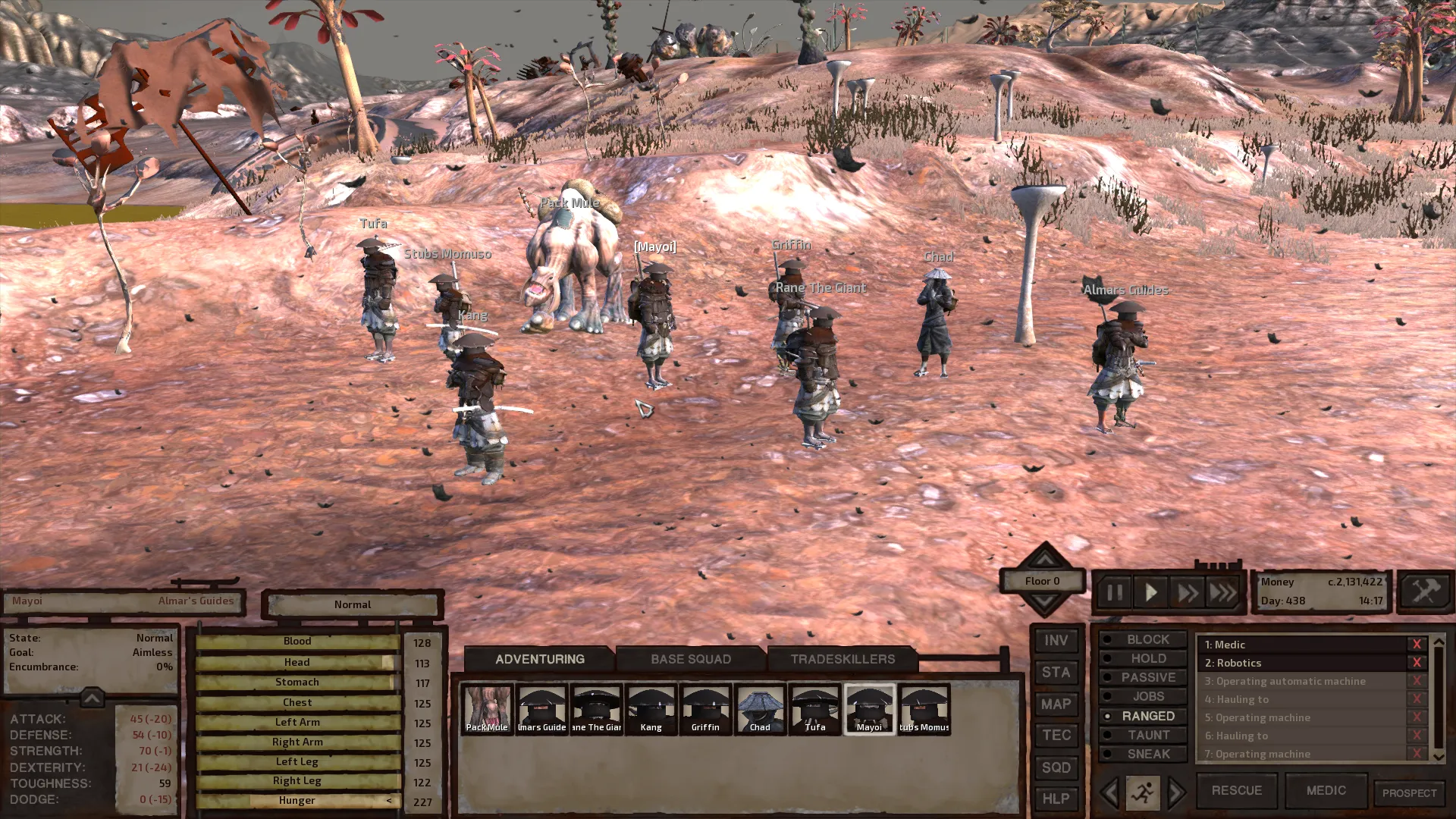
Task: Switch to the BASE SQUAD tab
Action: coord(690,659)
